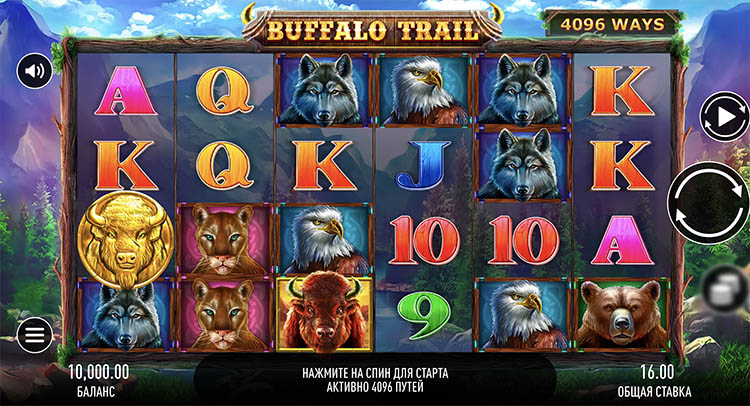Open the hamburger menu
The height and width of the screenshot is (406, 750).
point(35,334)
